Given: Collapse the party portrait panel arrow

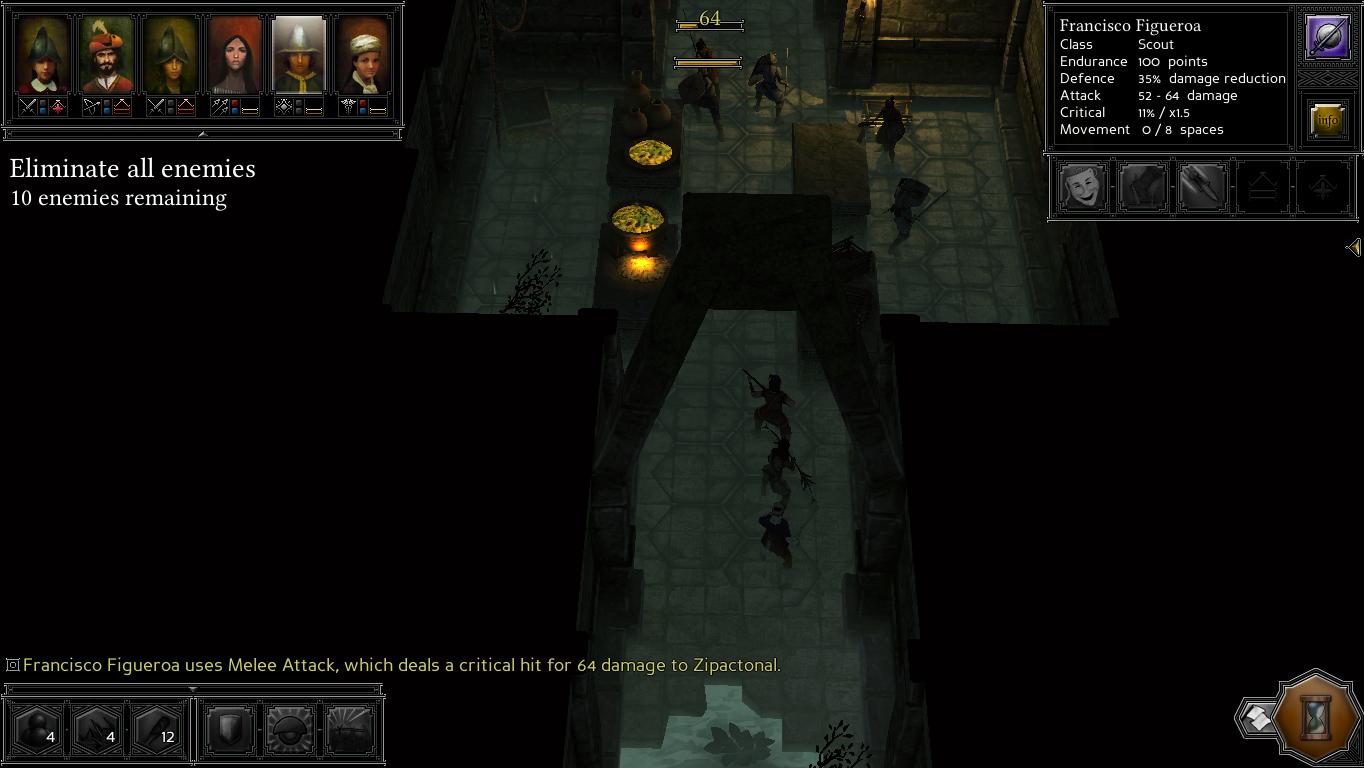Looking at the screenshot, I should [202, 133].
